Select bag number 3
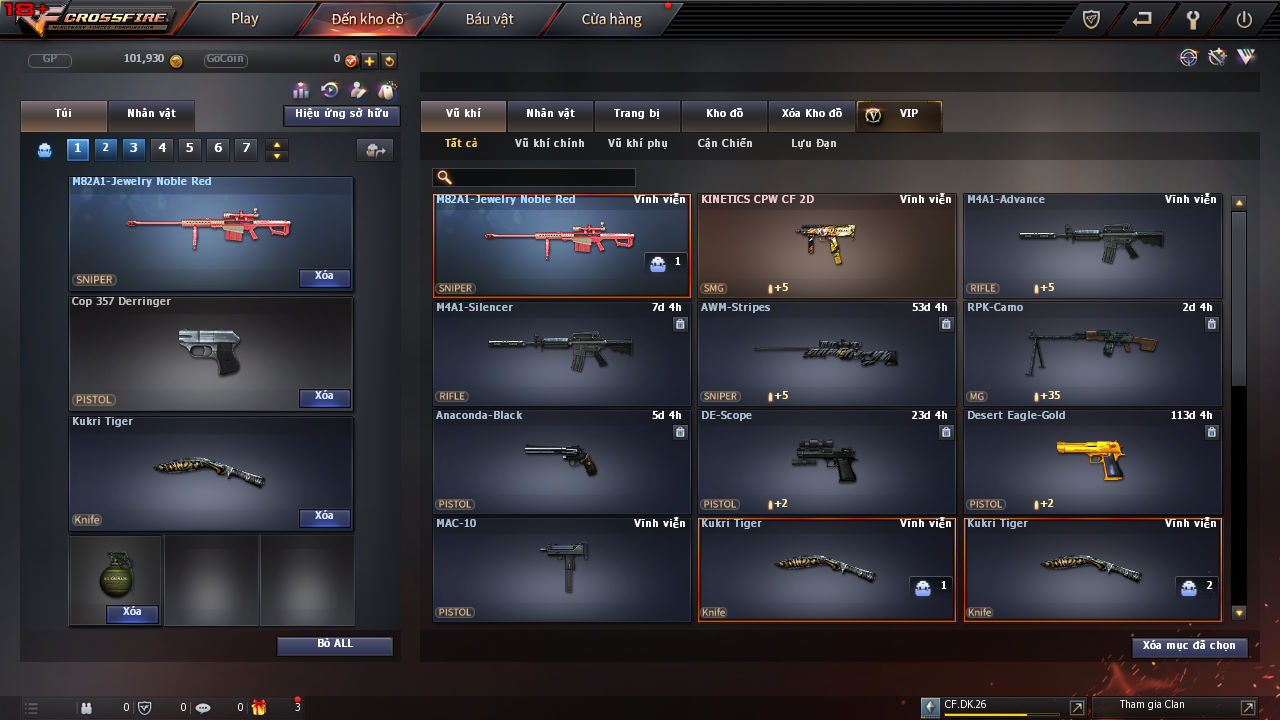 pos(133,149)
